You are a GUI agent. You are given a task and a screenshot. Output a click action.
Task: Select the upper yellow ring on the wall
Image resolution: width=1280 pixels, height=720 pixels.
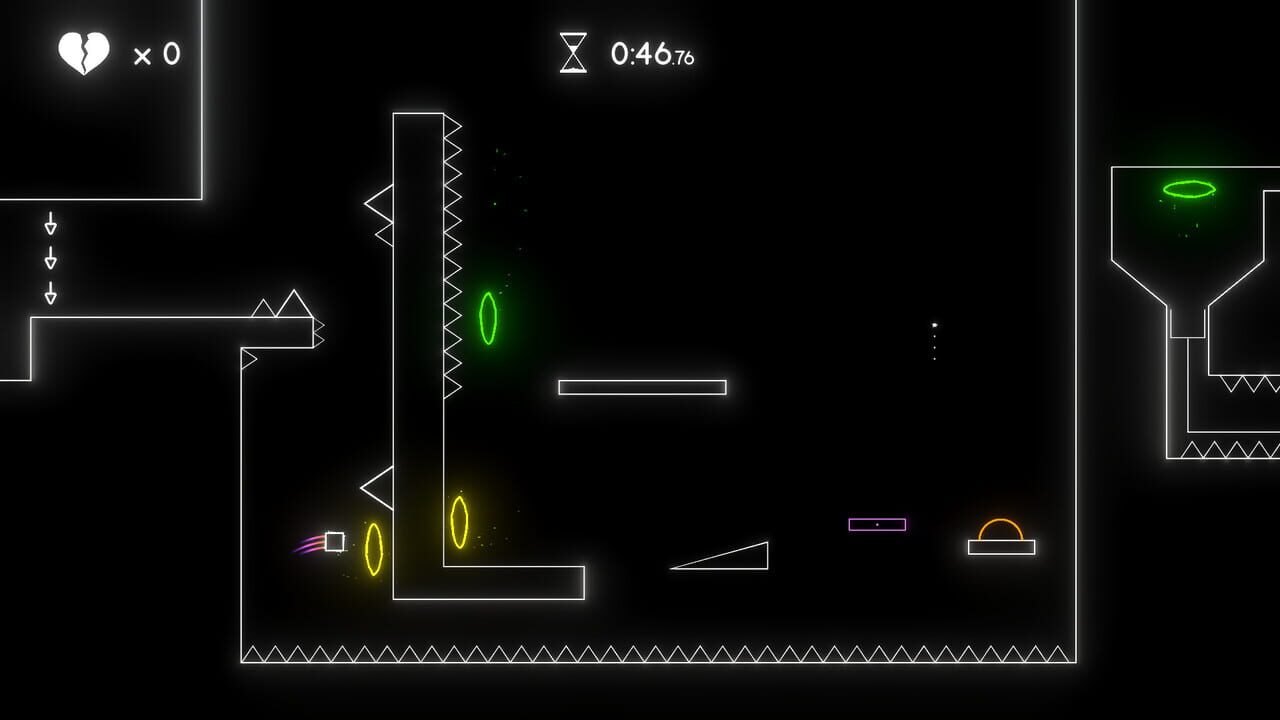click(x=459, y=520)
